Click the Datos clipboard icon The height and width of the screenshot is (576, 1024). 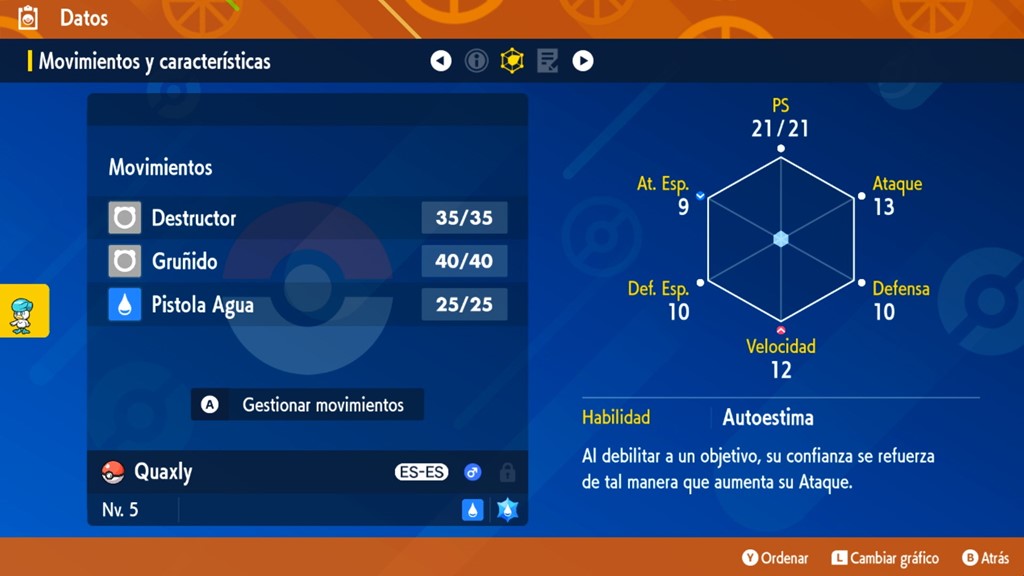click(x=29, y=18)
